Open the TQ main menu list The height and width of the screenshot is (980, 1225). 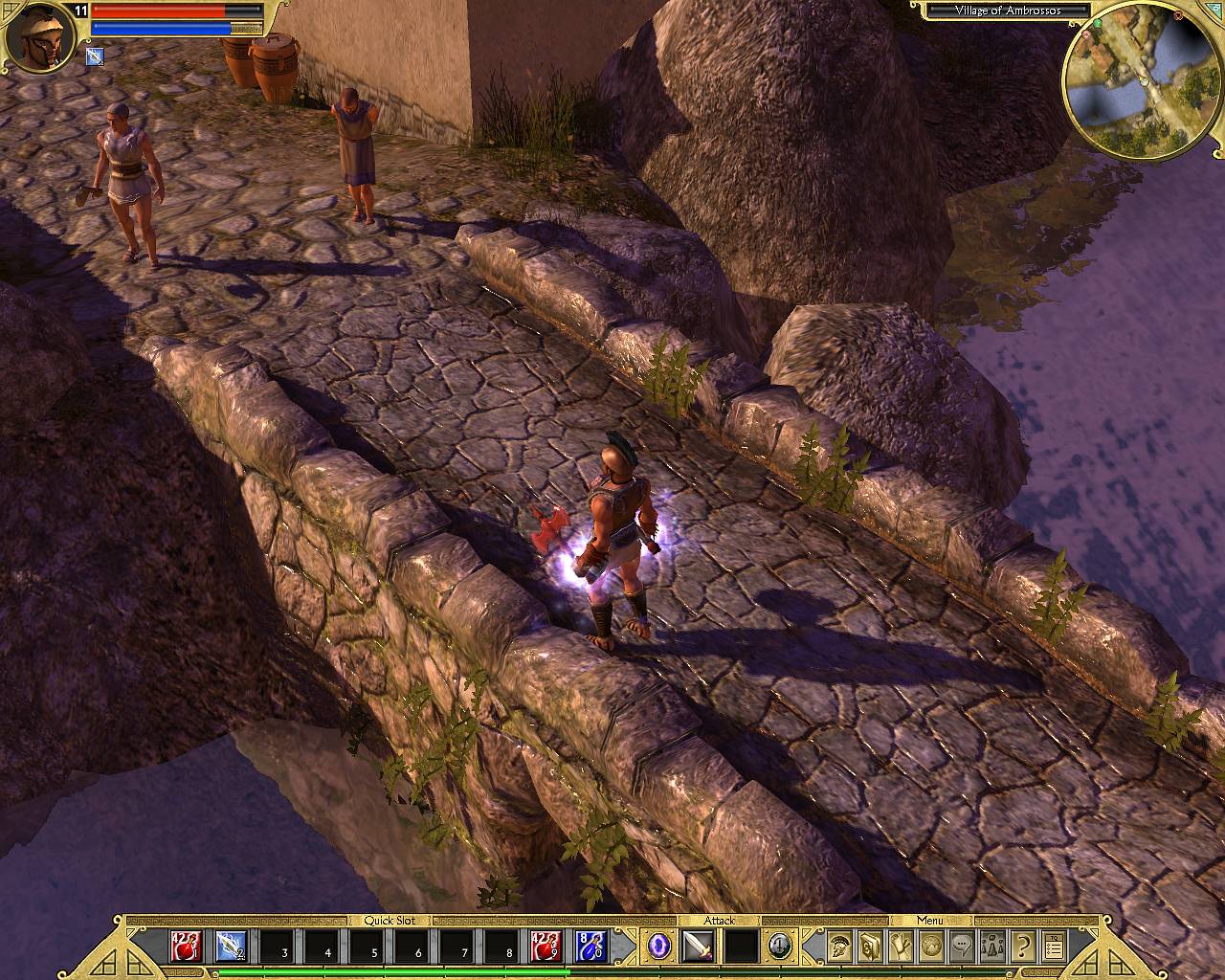(1054, 947)
